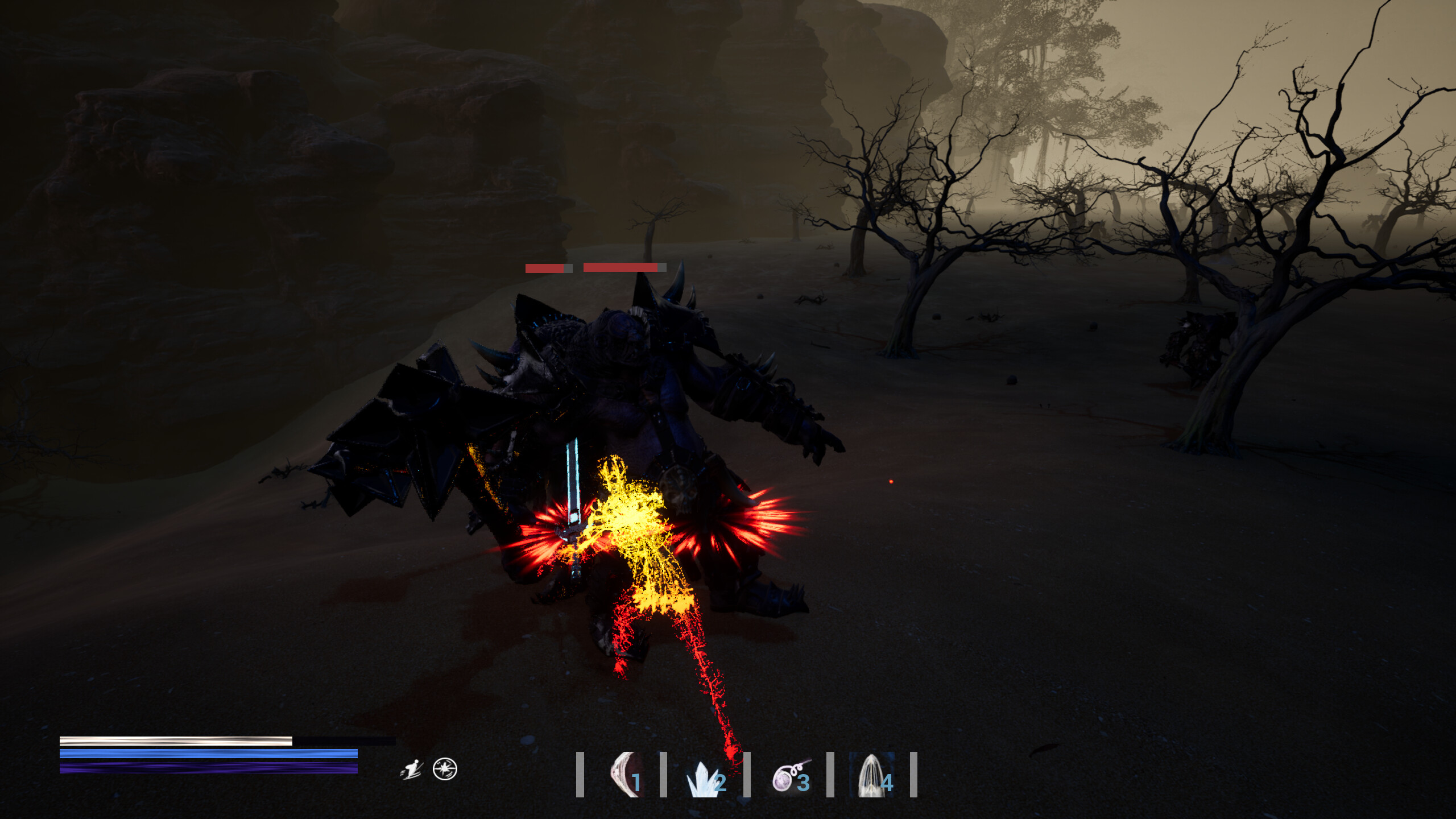1456x819 pixels.
Task: Click the highlighted frame around hotbar slot 4
Action: click(872, 773)
